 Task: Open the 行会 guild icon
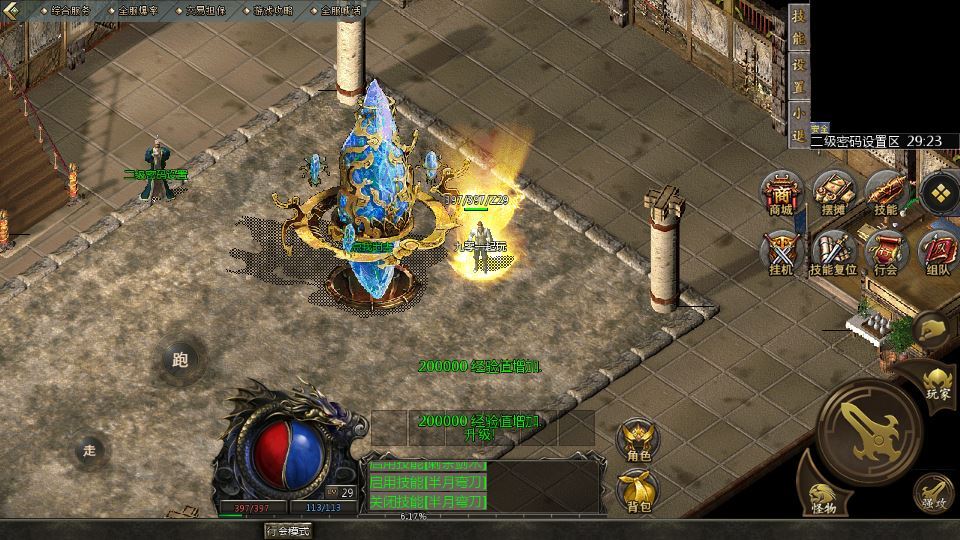[885, 252]
